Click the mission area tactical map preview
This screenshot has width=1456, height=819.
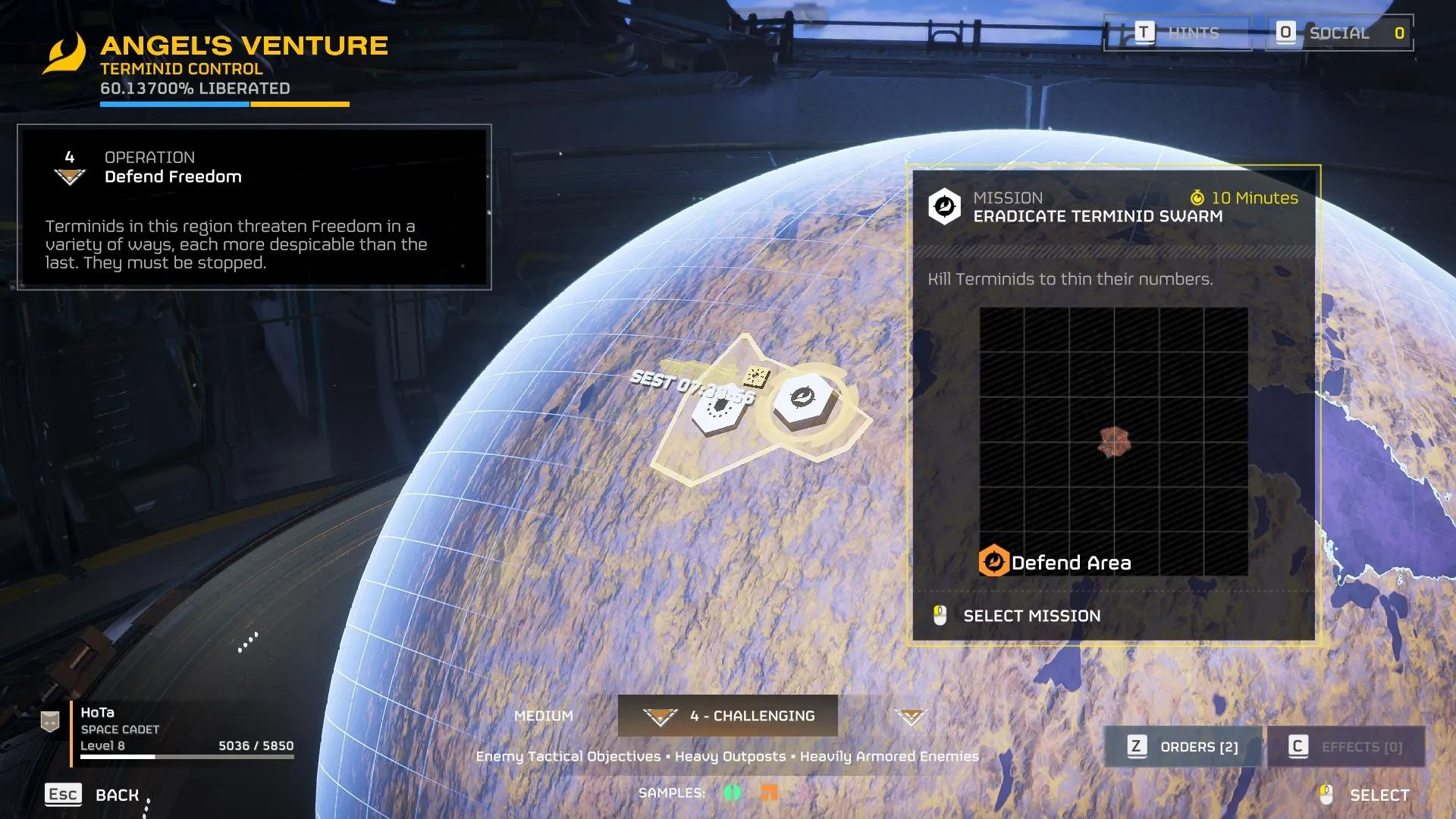tap(1113, 441)
